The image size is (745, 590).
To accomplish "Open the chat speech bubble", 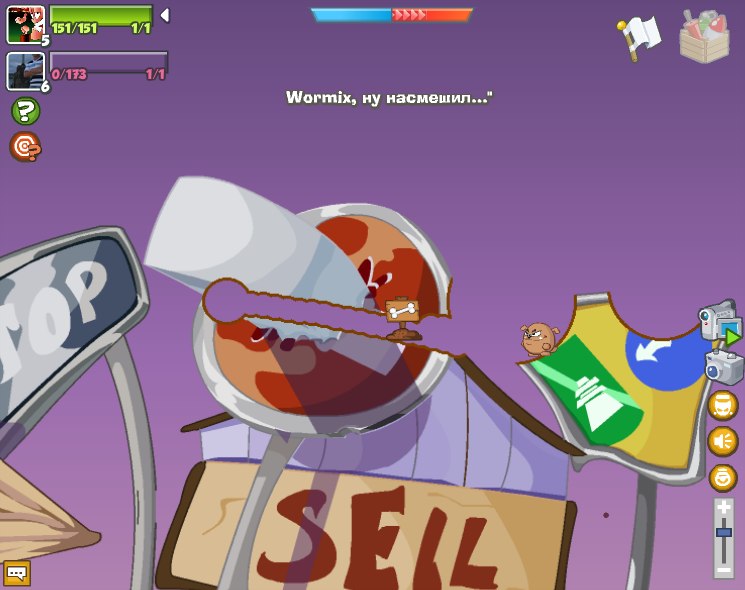I will coord(17,573).
